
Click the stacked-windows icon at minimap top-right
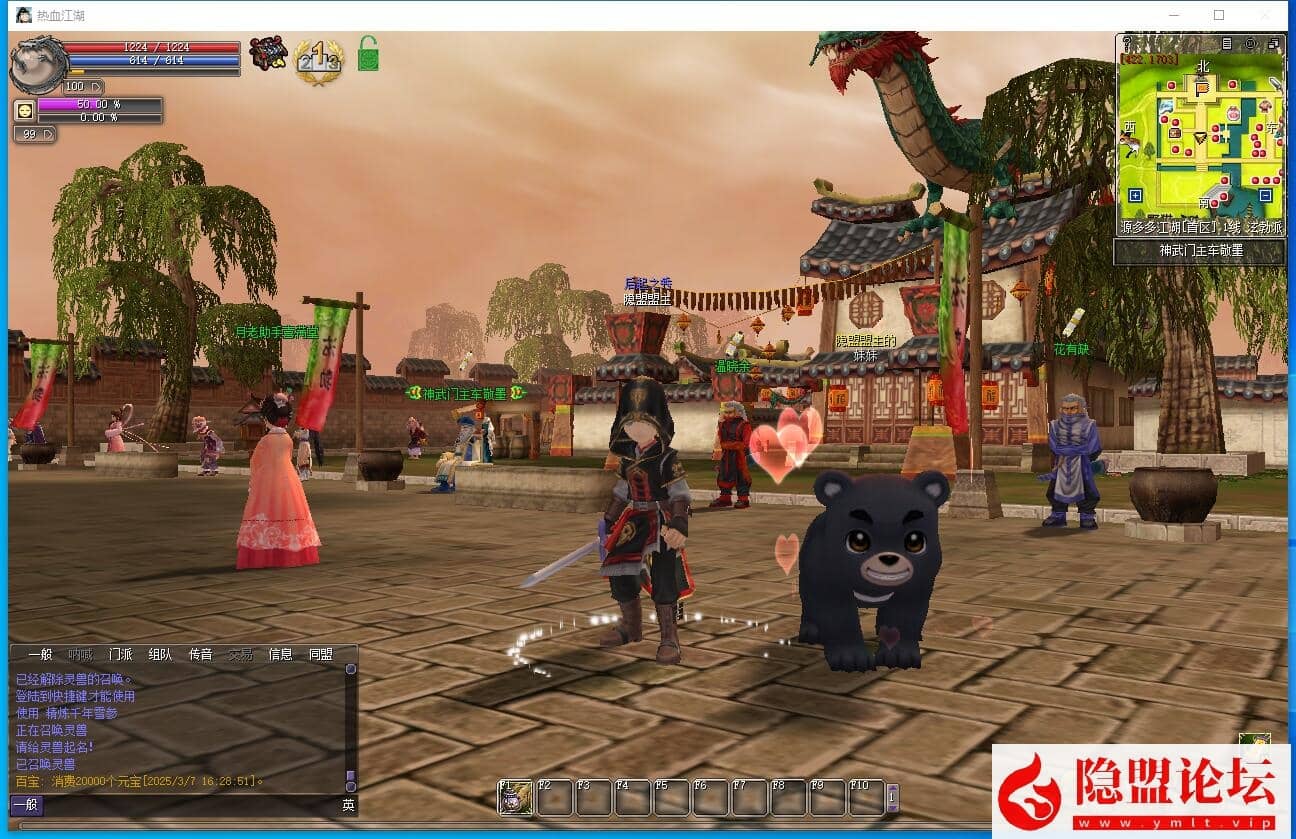[1274, 42]
